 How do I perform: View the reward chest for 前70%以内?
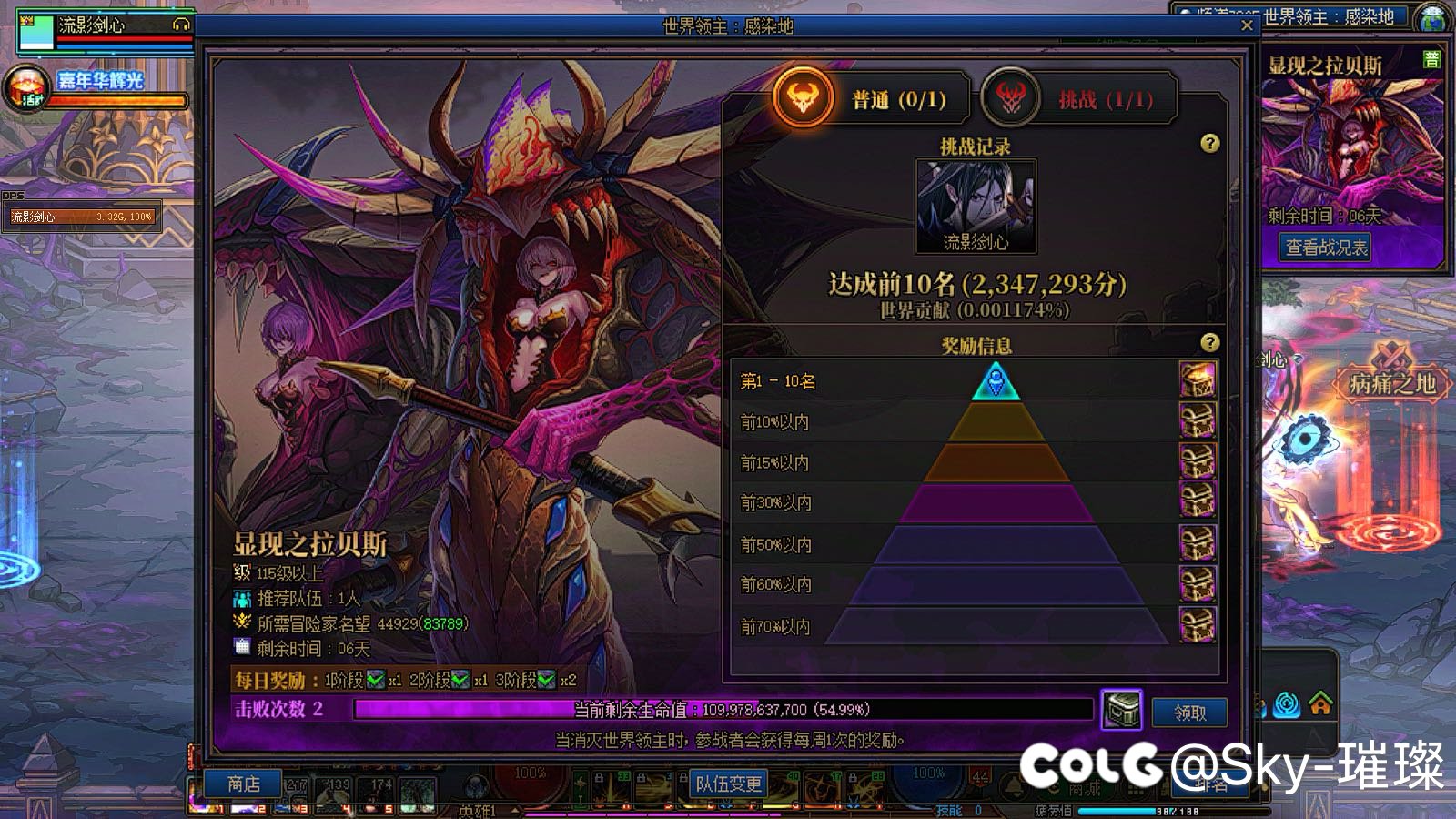click(x=1198, y=625)
